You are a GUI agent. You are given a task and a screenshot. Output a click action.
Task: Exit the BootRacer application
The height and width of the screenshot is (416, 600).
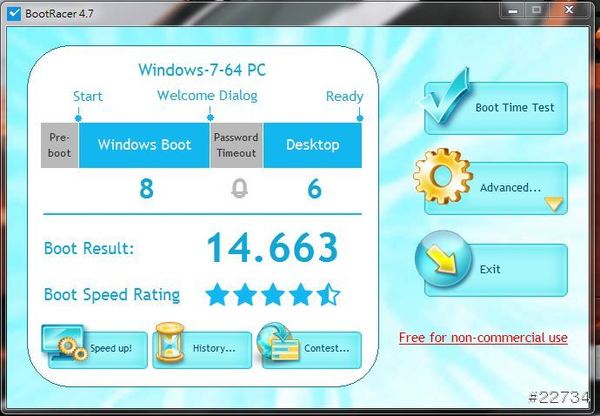[497, 269]
